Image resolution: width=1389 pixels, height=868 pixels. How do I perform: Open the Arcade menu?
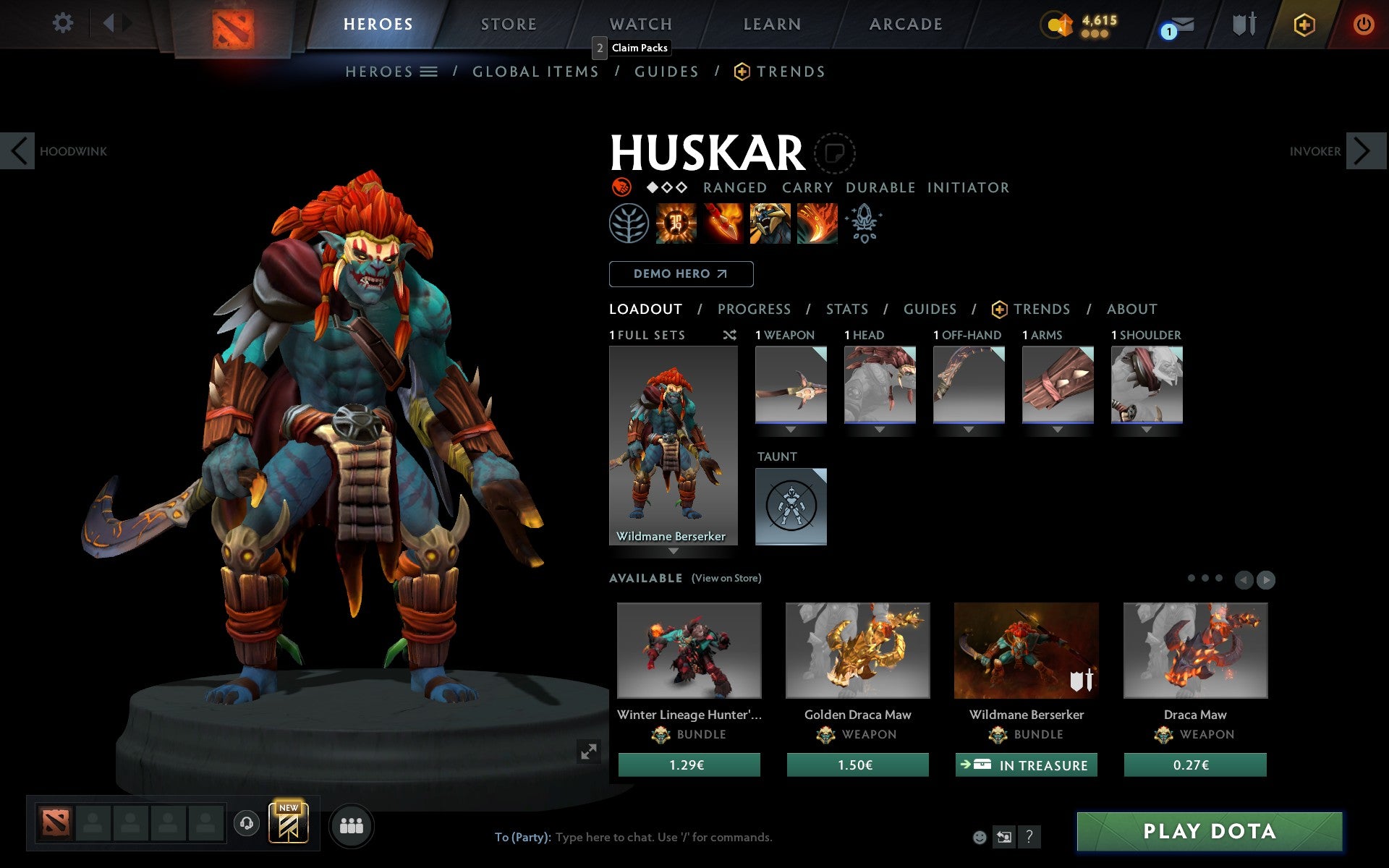pos(906,23)
